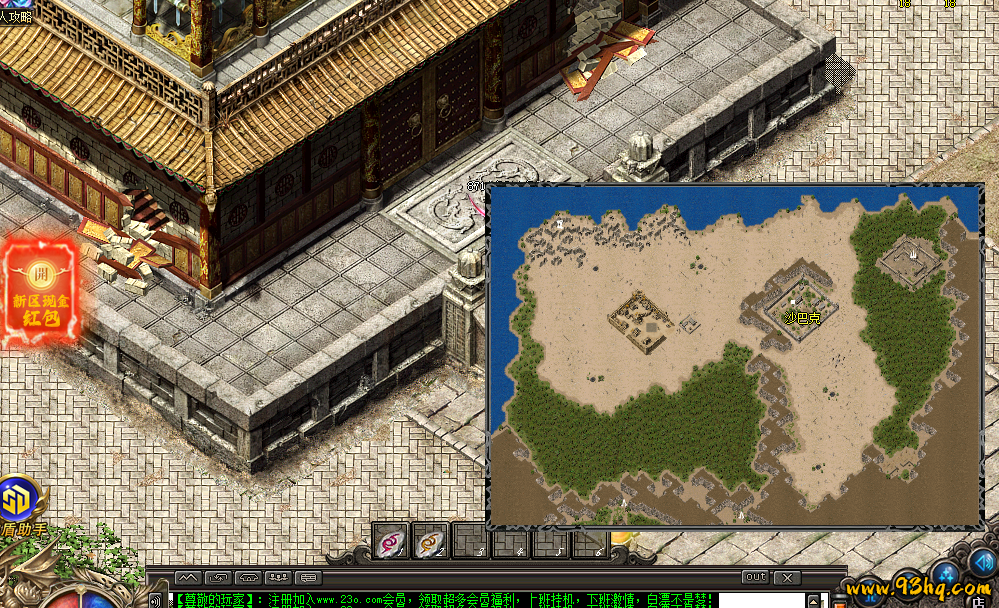Use the orange spiral item in hotbar
999x608 pixels.
[430, 541]
